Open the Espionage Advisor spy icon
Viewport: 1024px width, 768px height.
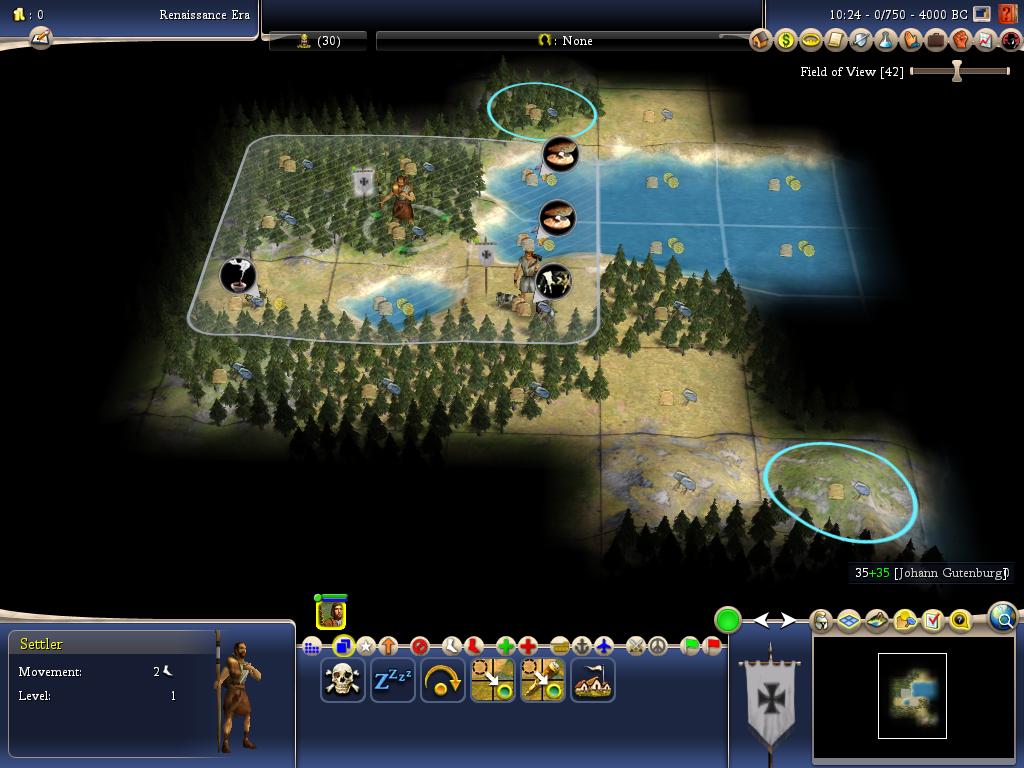(1011, 41)
